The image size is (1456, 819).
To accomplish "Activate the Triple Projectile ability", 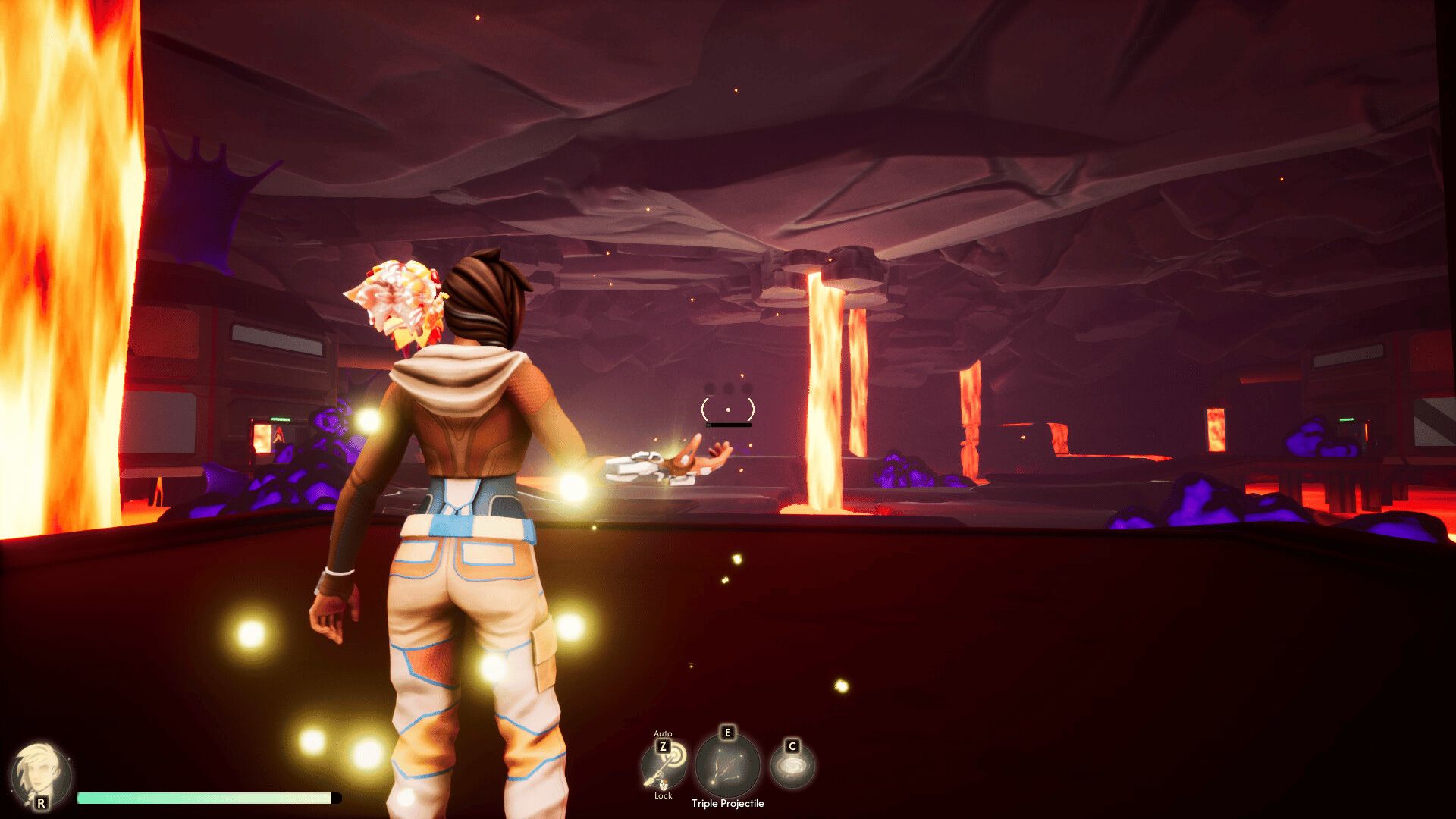I will tap(727, 766).
